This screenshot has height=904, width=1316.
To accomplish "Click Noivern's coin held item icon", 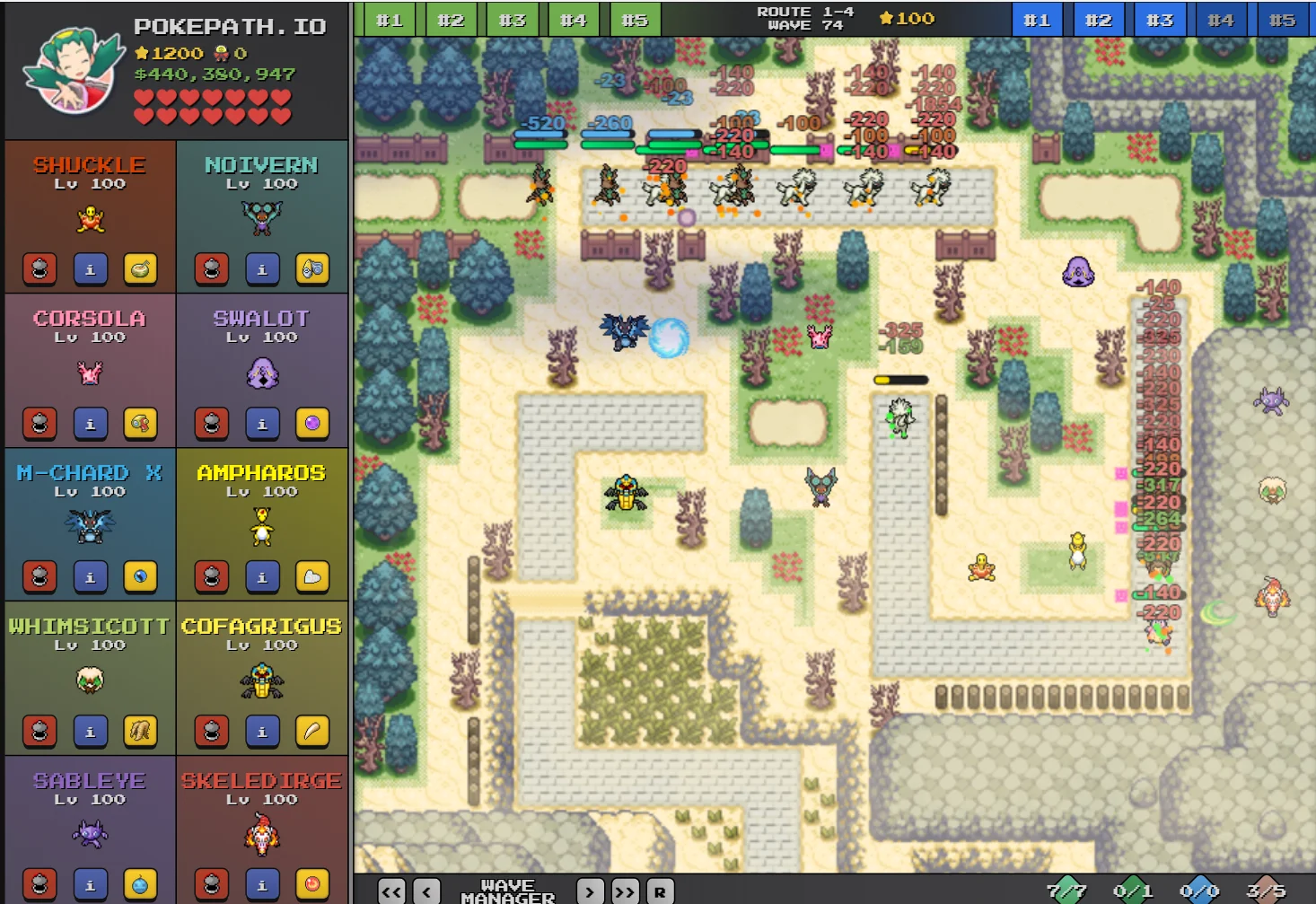I will 312,268.
